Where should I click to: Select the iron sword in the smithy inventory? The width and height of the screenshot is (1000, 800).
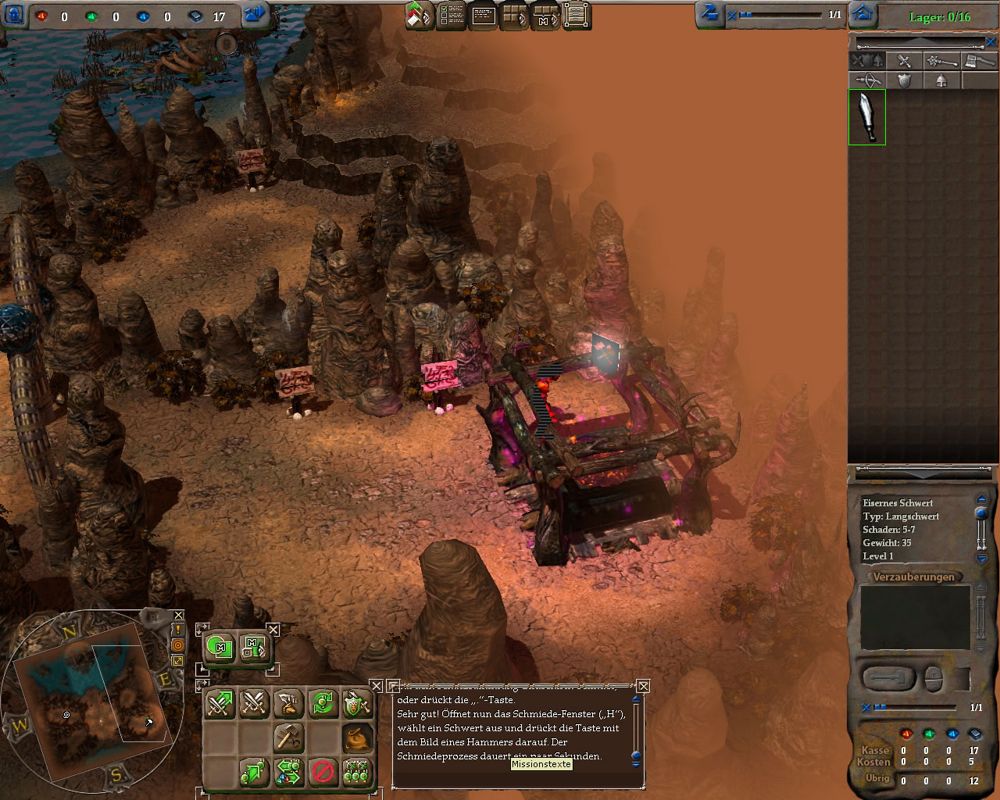coord(867,117)
